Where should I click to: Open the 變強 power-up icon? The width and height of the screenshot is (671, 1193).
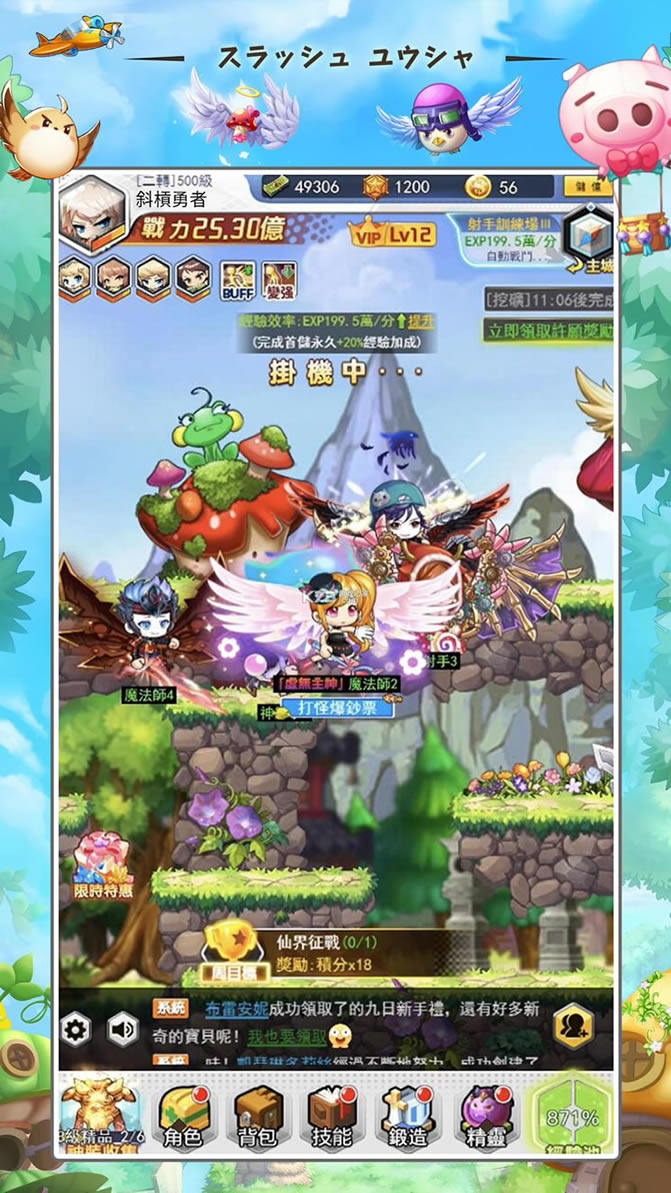pyautogui.click(x=278, y=280)
